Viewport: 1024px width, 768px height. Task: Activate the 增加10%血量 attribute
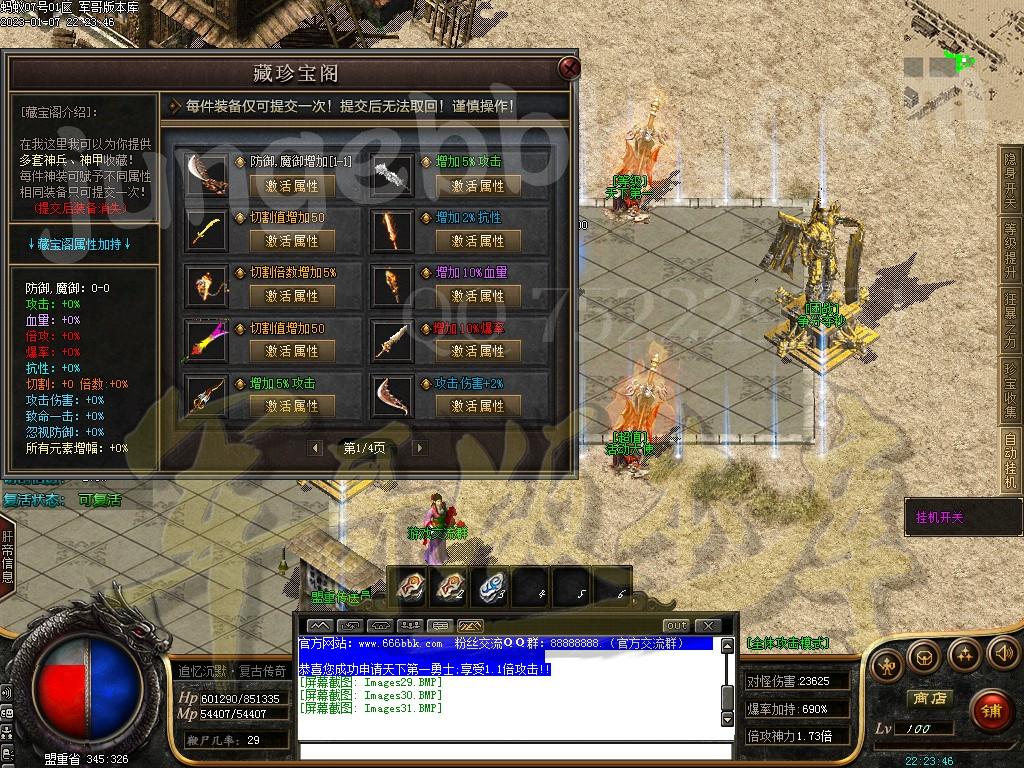click(477, 296)
